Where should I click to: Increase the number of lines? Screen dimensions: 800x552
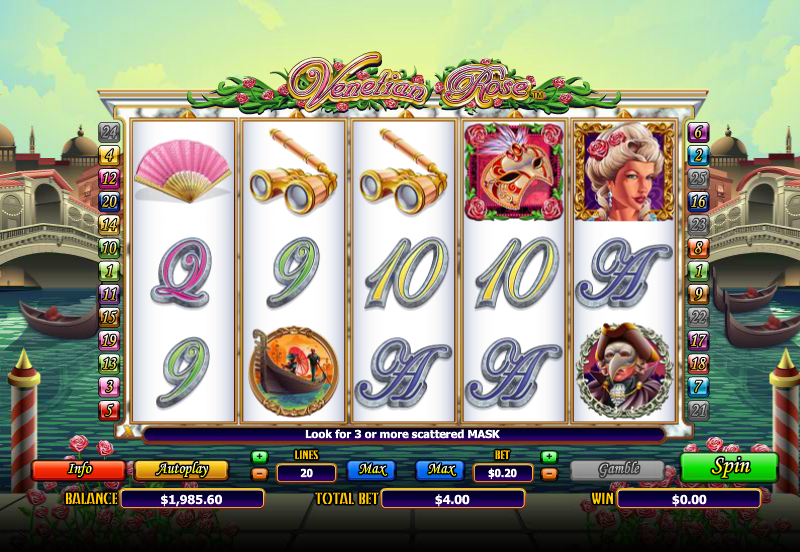(260, 457)
